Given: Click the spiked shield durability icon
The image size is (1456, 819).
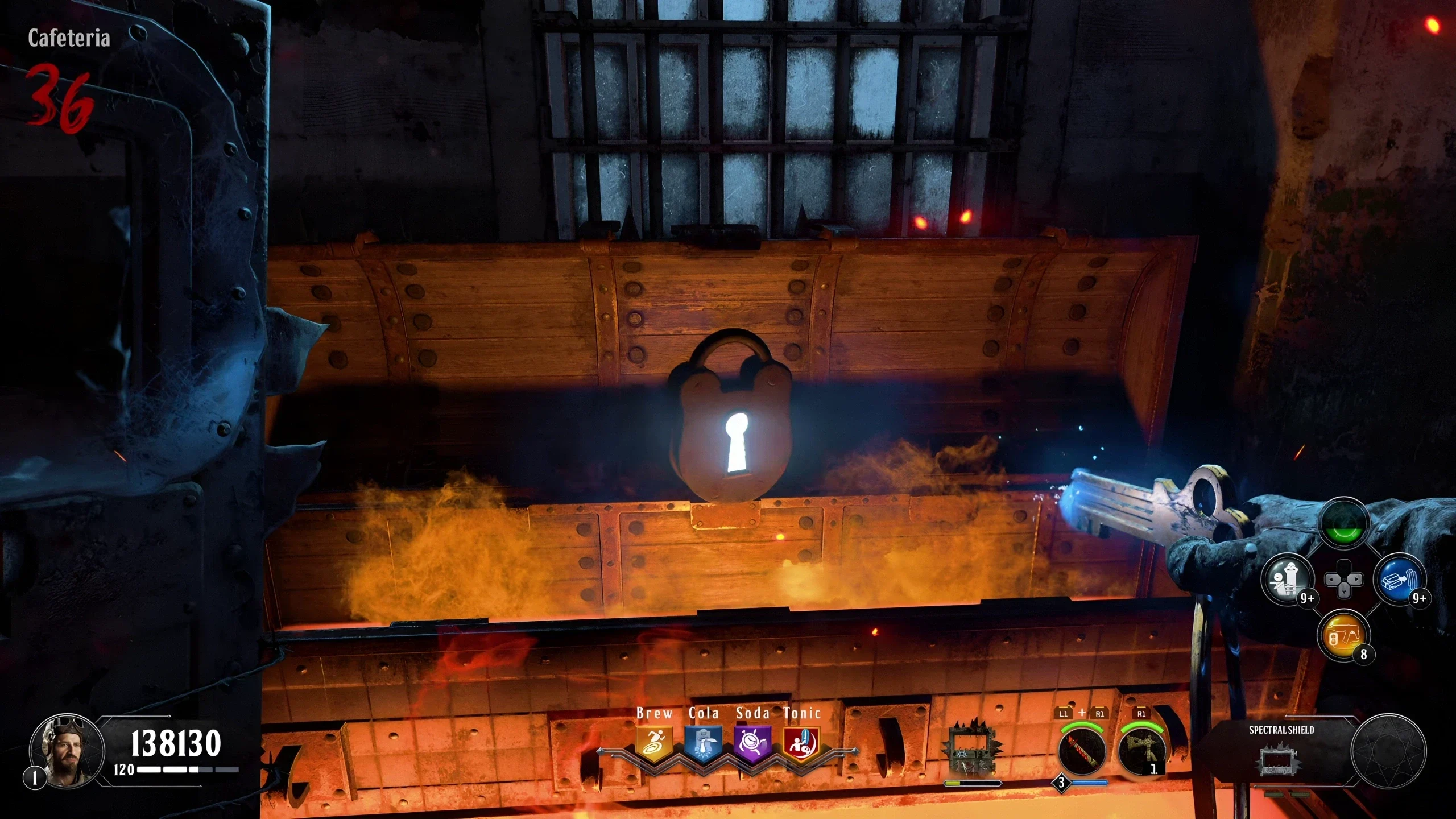Looking at the screenshot, I should 973,751.
